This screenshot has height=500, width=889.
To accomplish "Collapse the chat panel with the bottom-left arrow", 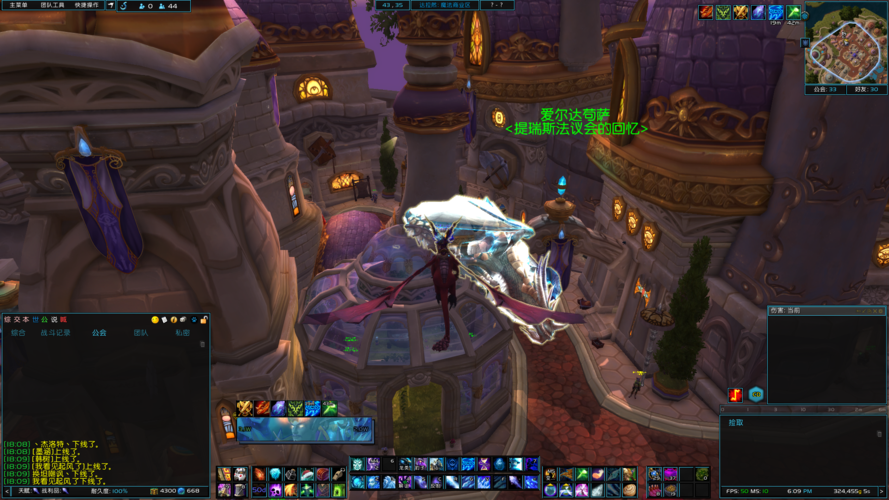I will click(6, 491).
